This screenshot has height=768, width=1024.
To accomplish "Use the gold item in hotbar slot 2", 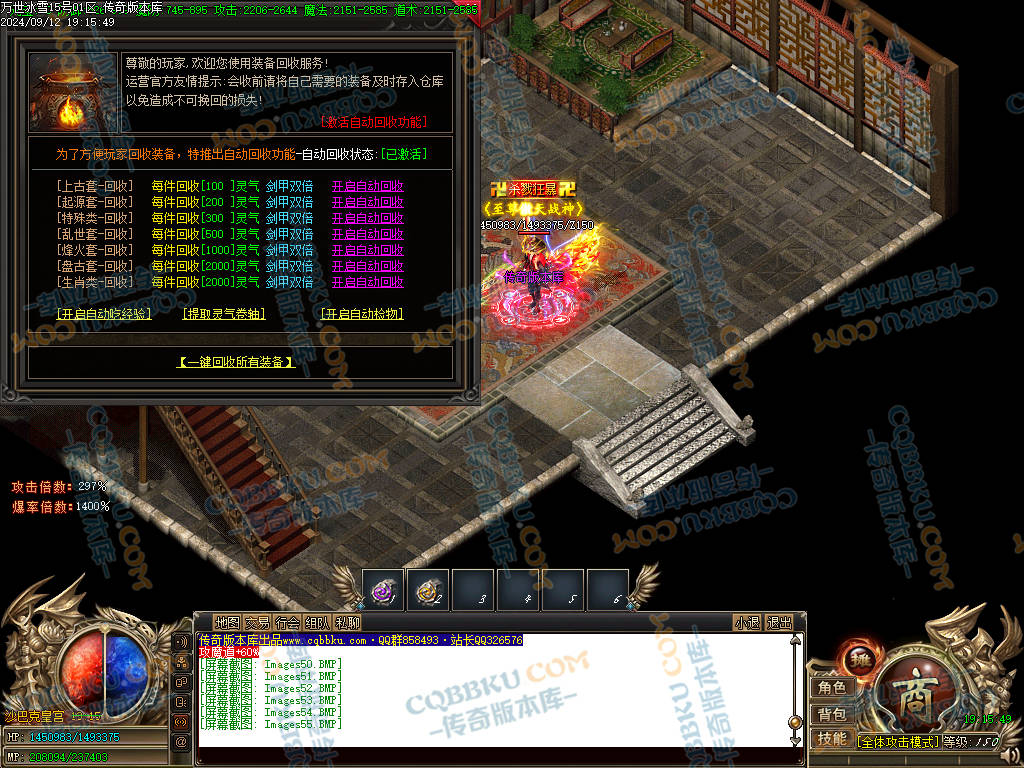I will [x=428, y=591].
